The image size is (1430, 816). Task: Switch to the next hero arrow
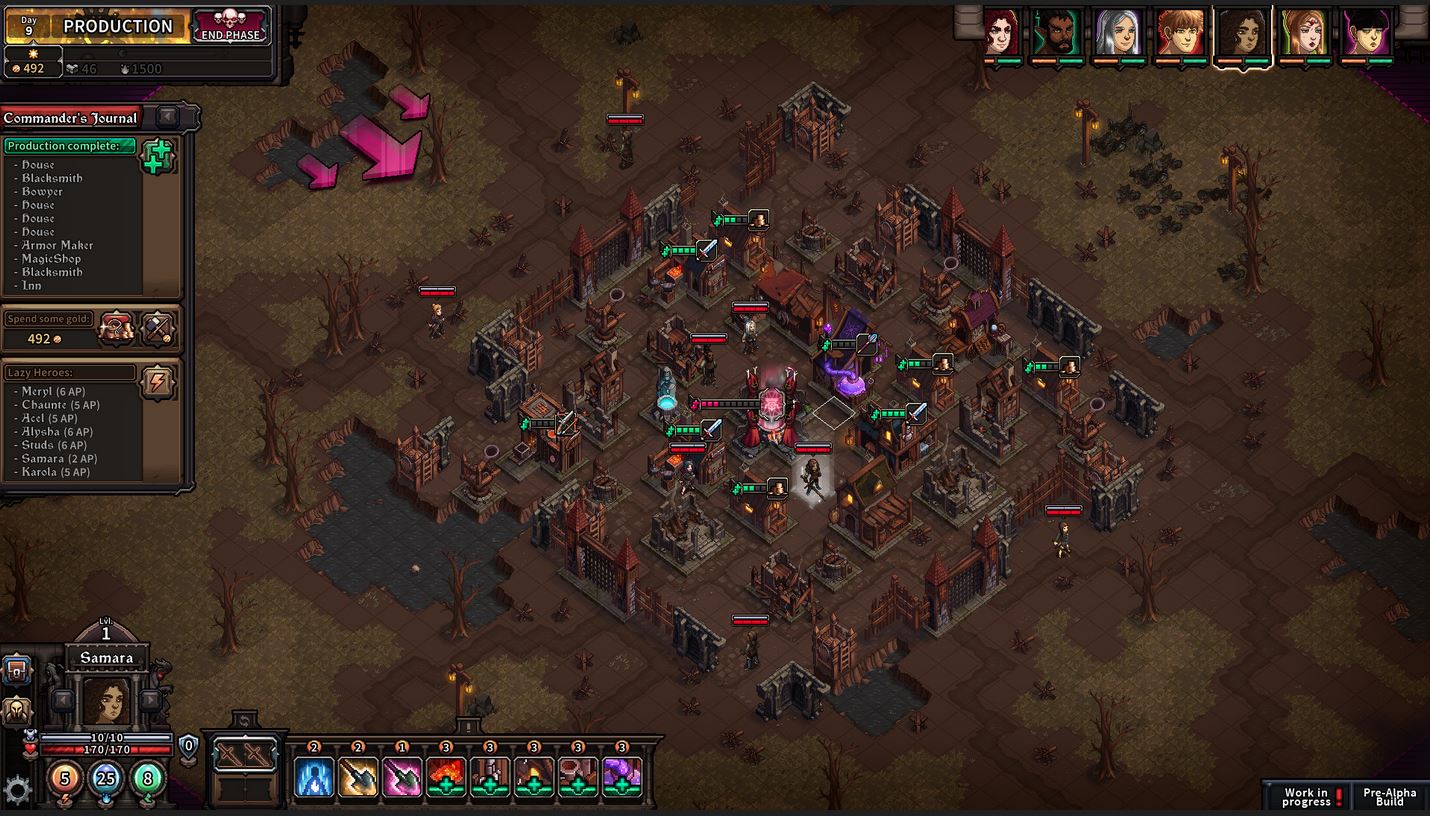click(x=150, y=700)
